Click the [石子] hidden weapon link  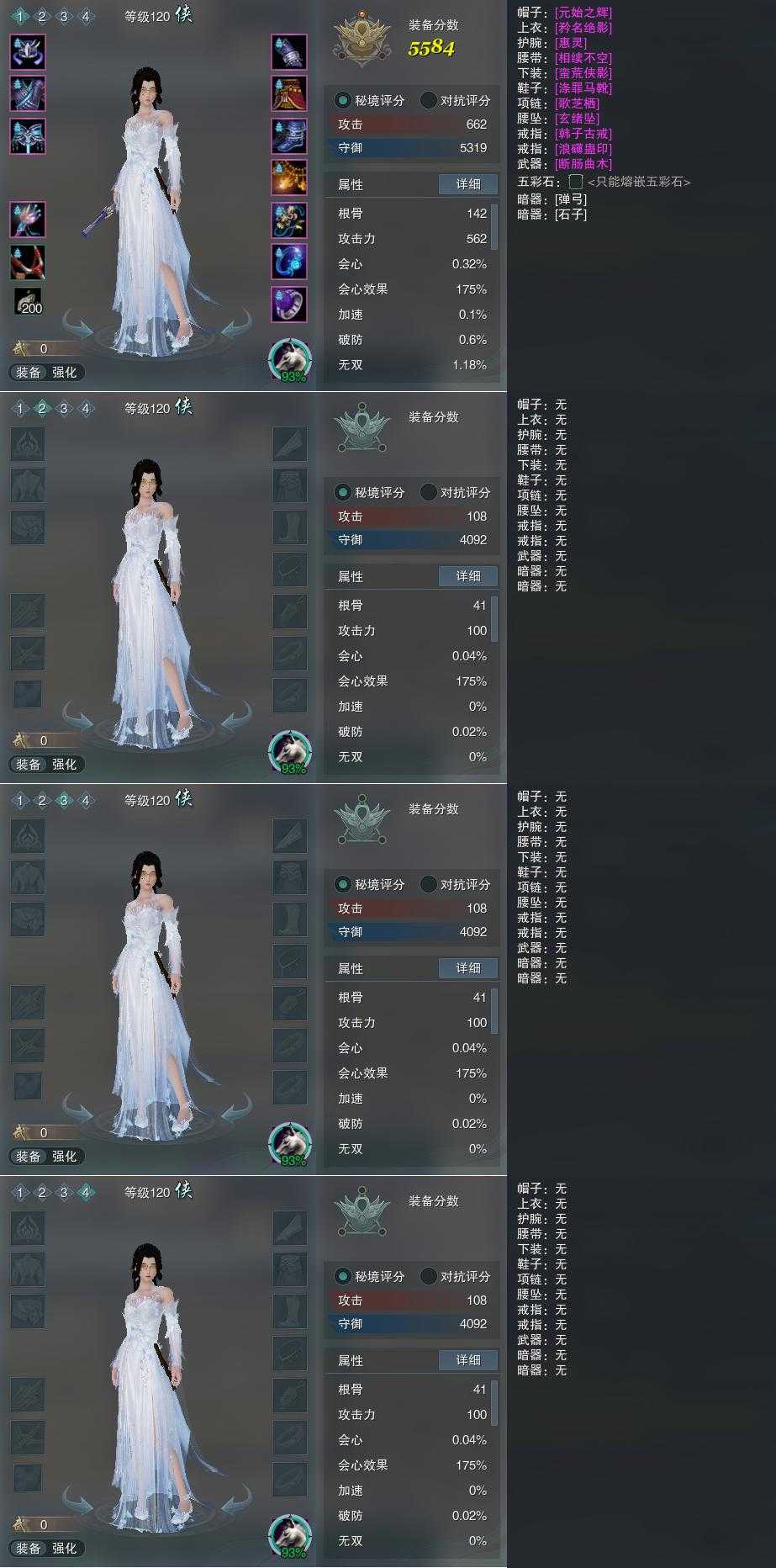click(571, 215)
